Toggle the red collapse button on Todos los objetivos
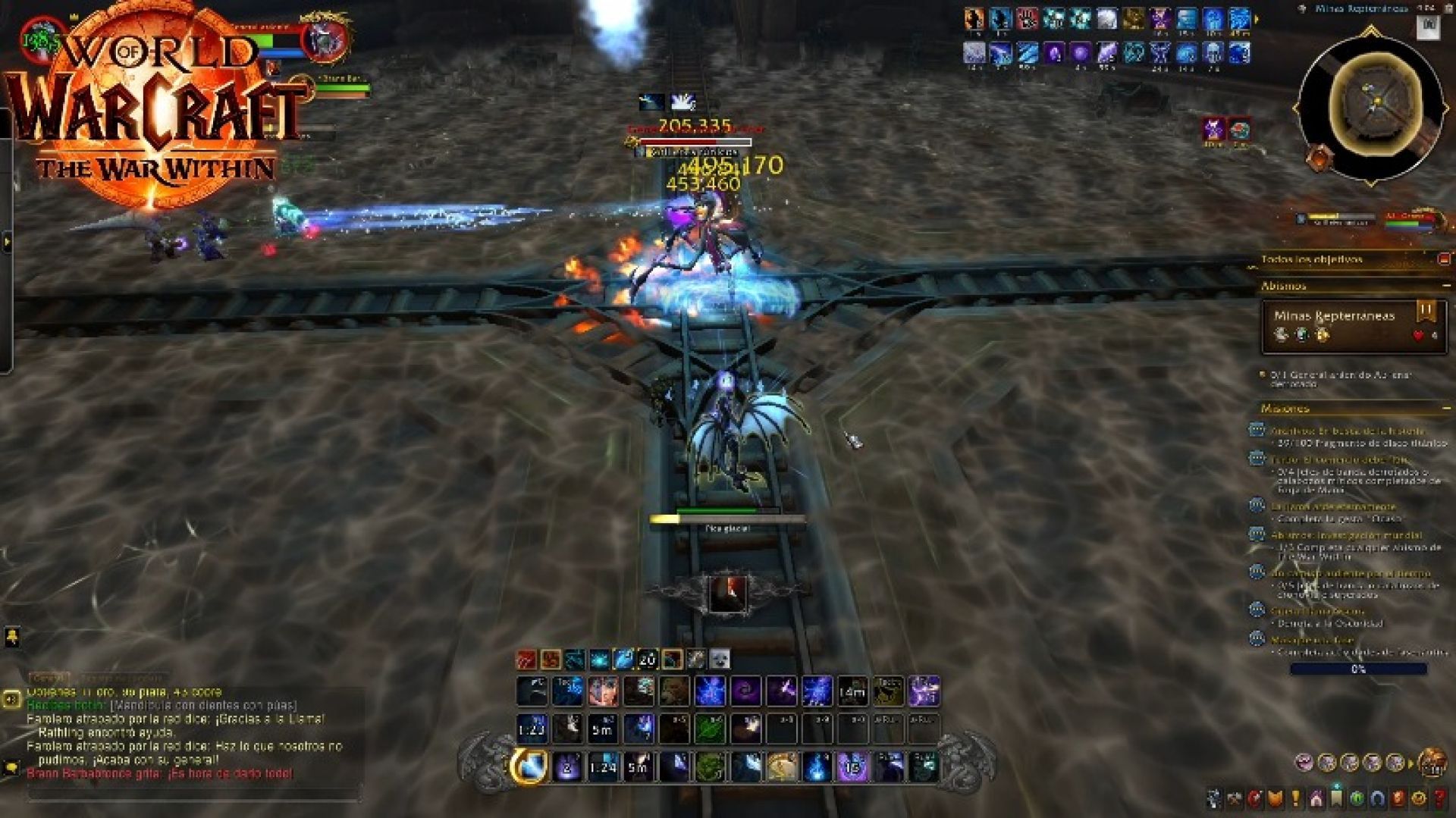 (1442, 259)
